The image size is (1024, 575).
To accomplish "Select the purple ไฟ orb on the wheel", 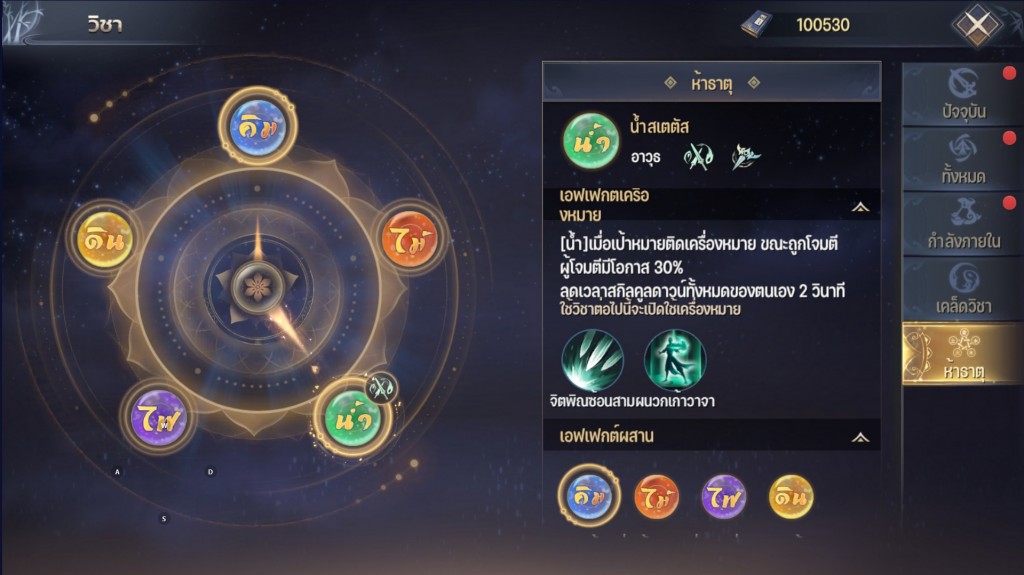I will [x=159, y=416].
